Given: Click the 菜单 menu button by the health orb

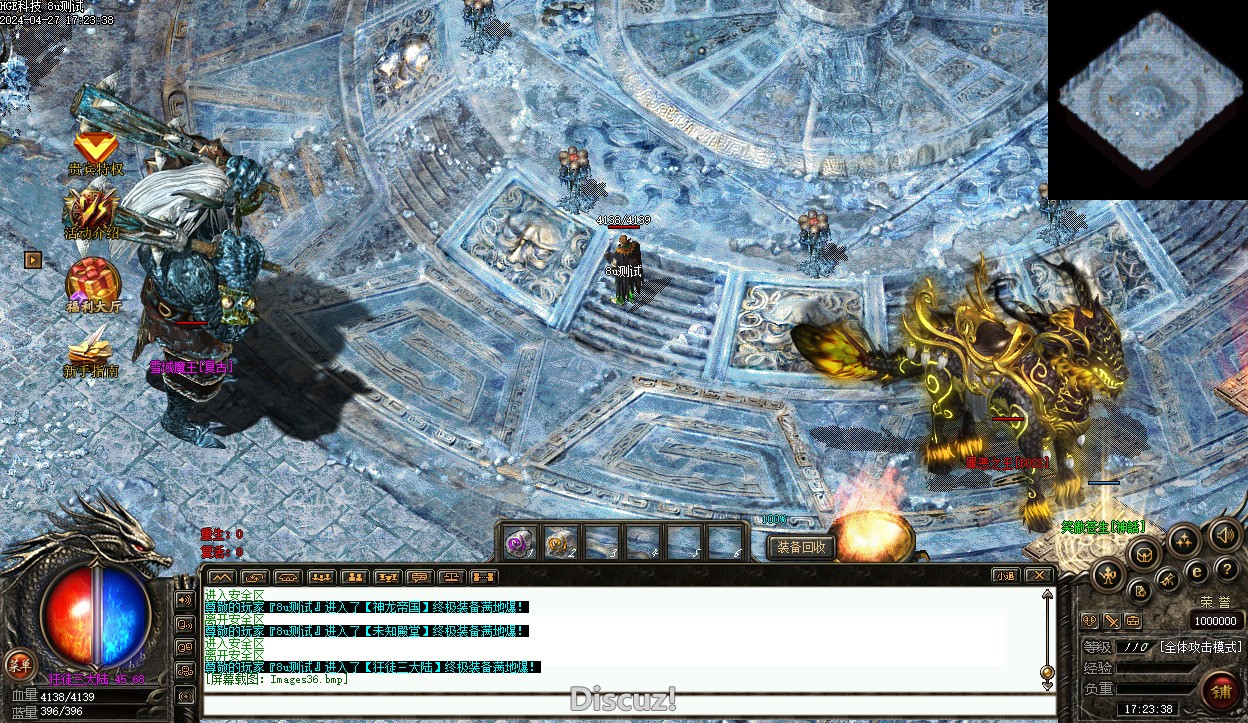Looking at the screenshot, I should tap(18, 664).
